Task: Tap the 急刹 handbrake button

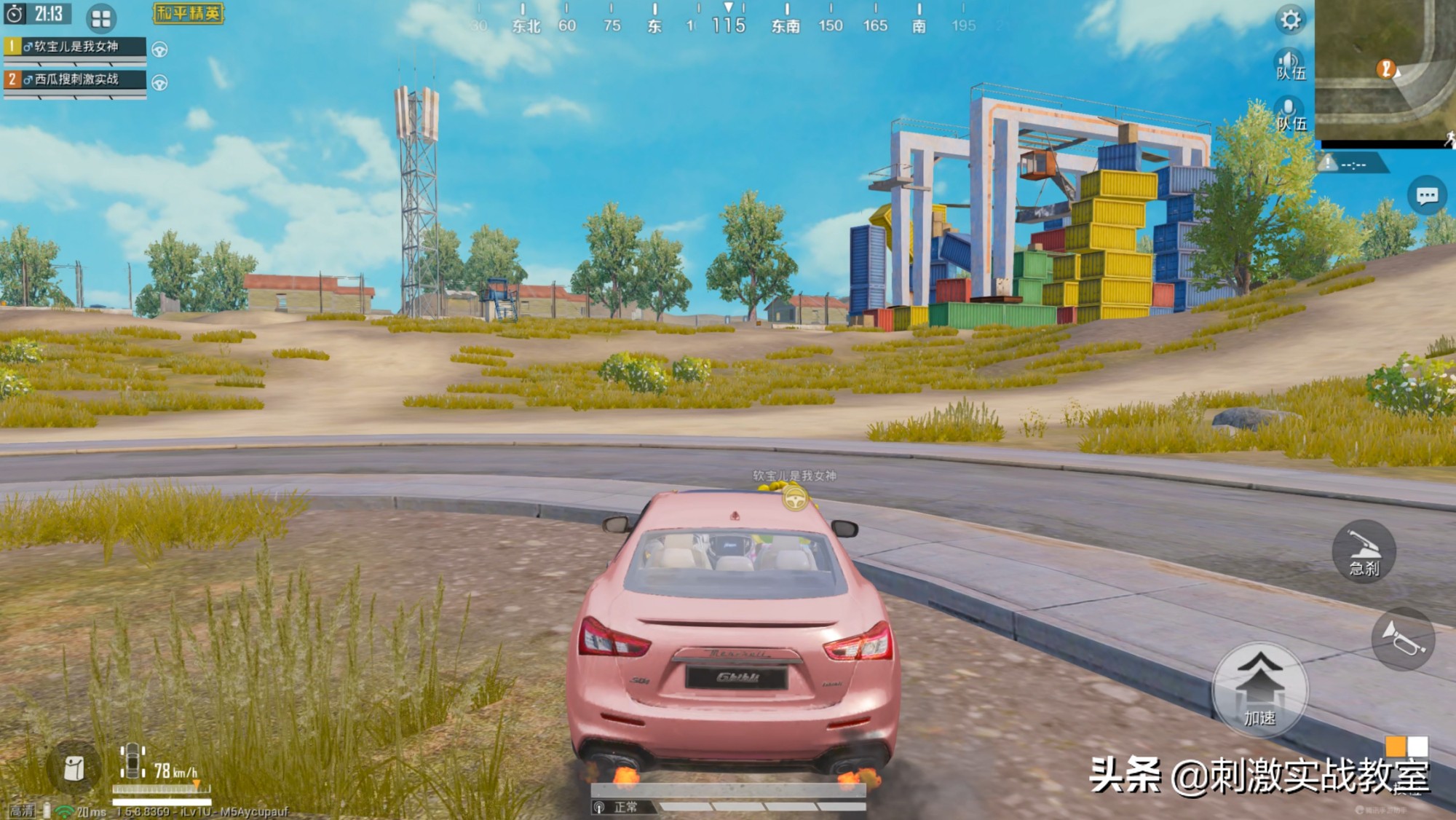Action: (x=1364, y=551)
